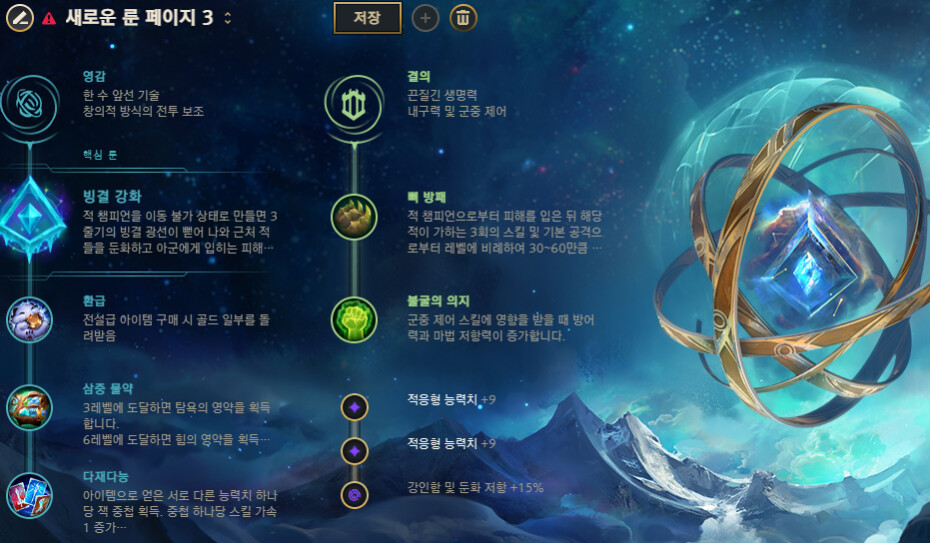
Task: Delete the rune page with trash icon
Action: tap(463, 17)
